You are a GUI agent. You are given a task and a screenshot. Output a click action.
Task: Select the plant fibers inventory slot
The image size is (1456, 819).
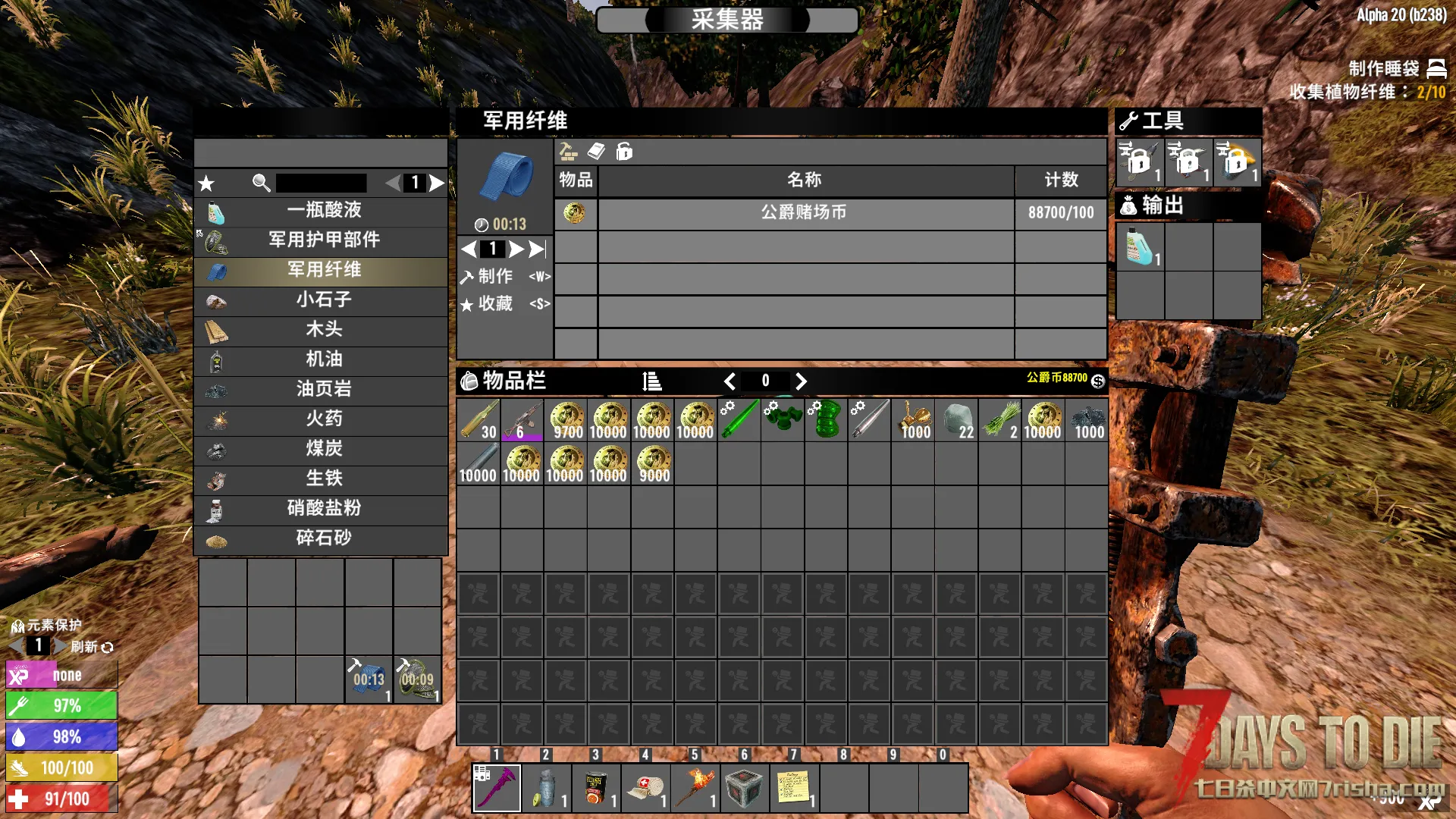(x=999, y=421)
